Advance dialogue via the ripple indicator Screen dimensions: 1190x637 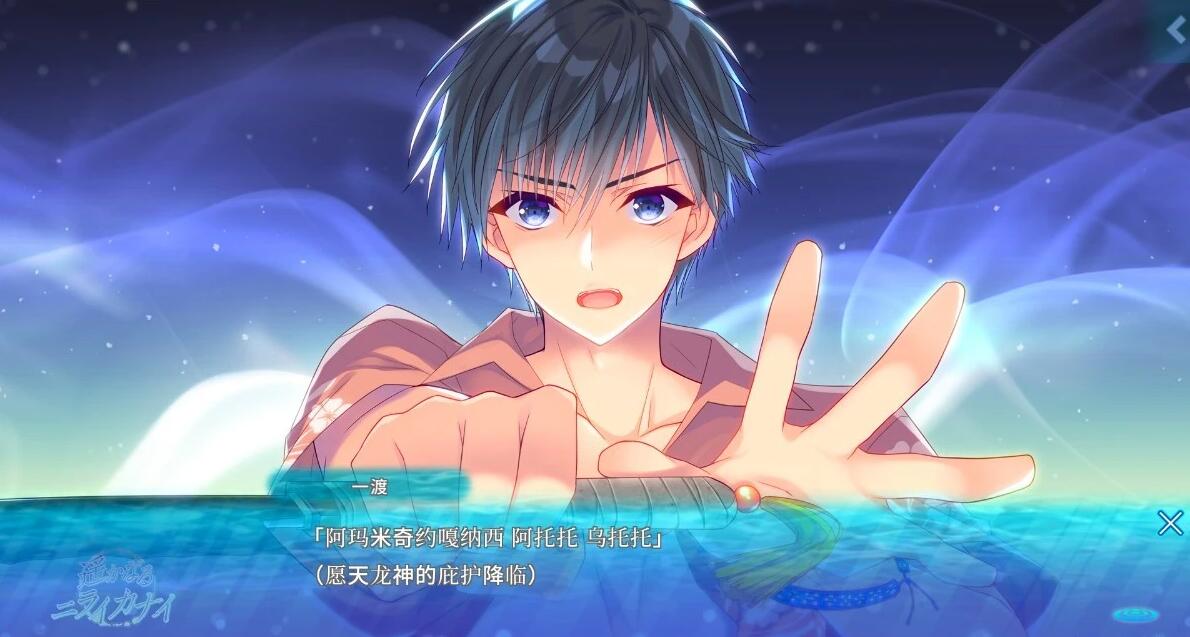click(1136, 610)
